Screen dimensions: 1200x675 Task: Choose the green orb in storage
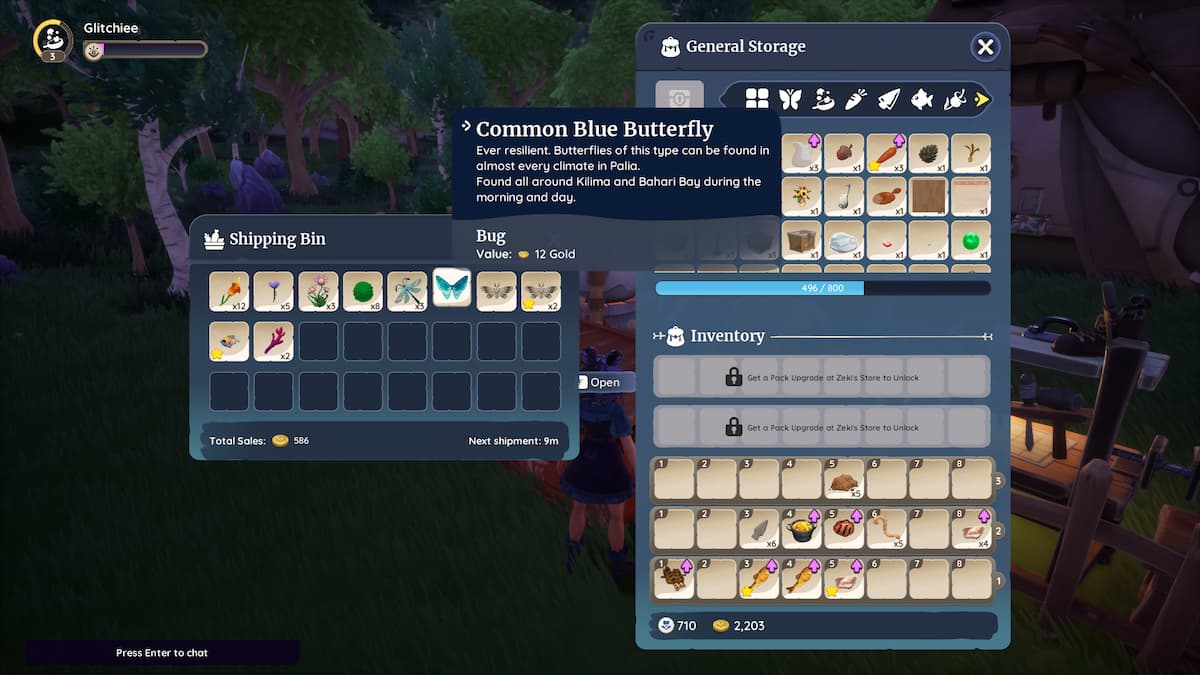tap(970, 240)
